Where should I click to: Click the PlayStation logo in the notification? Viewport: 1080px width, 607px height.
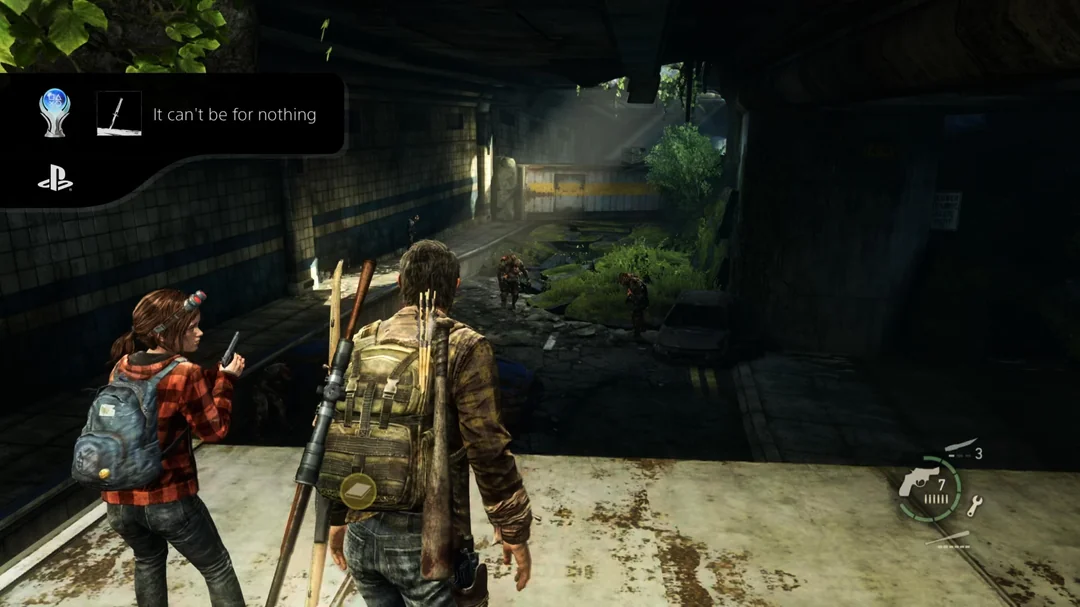(55, 180)
